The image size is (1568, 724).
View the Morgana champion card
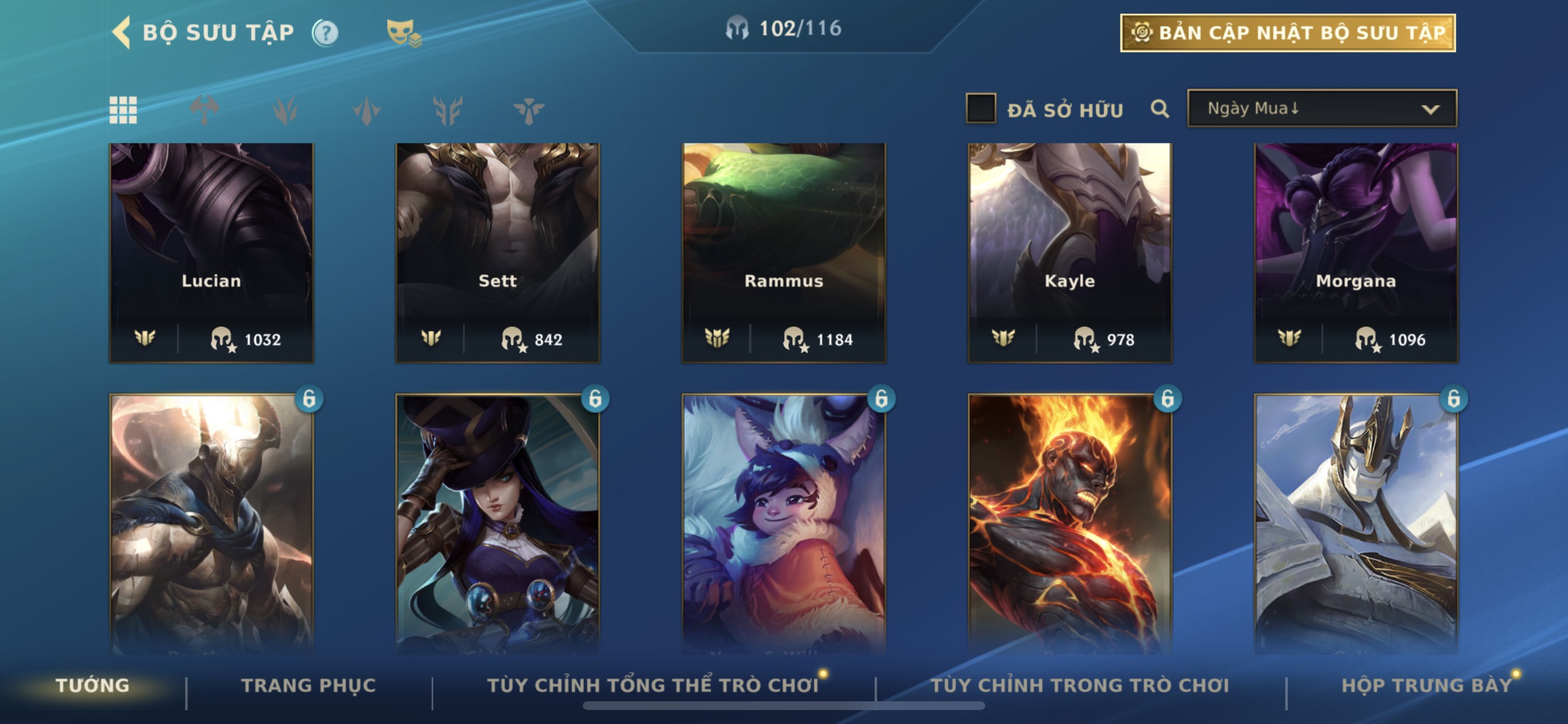(x=1356, y=252)
